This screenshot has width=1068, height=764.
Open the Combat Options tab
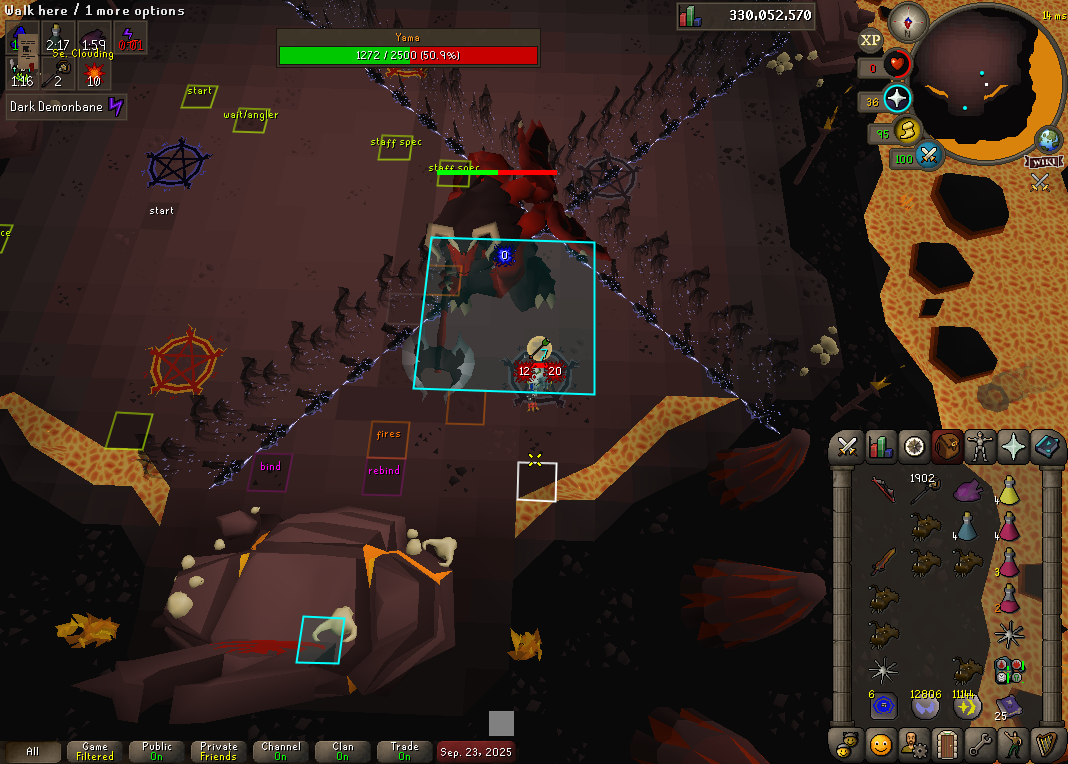[x=848, y=447]
